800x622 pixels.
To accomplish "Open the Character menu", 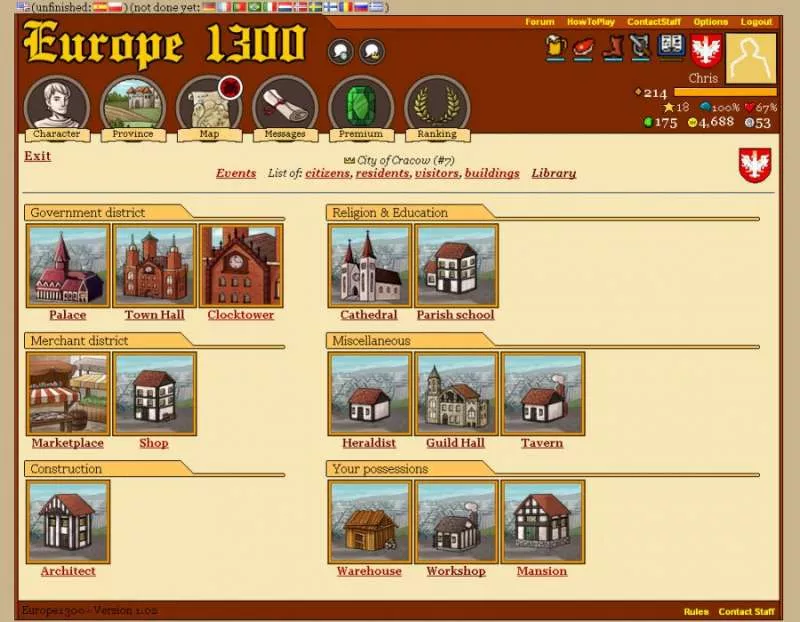I will click(57, 106).
